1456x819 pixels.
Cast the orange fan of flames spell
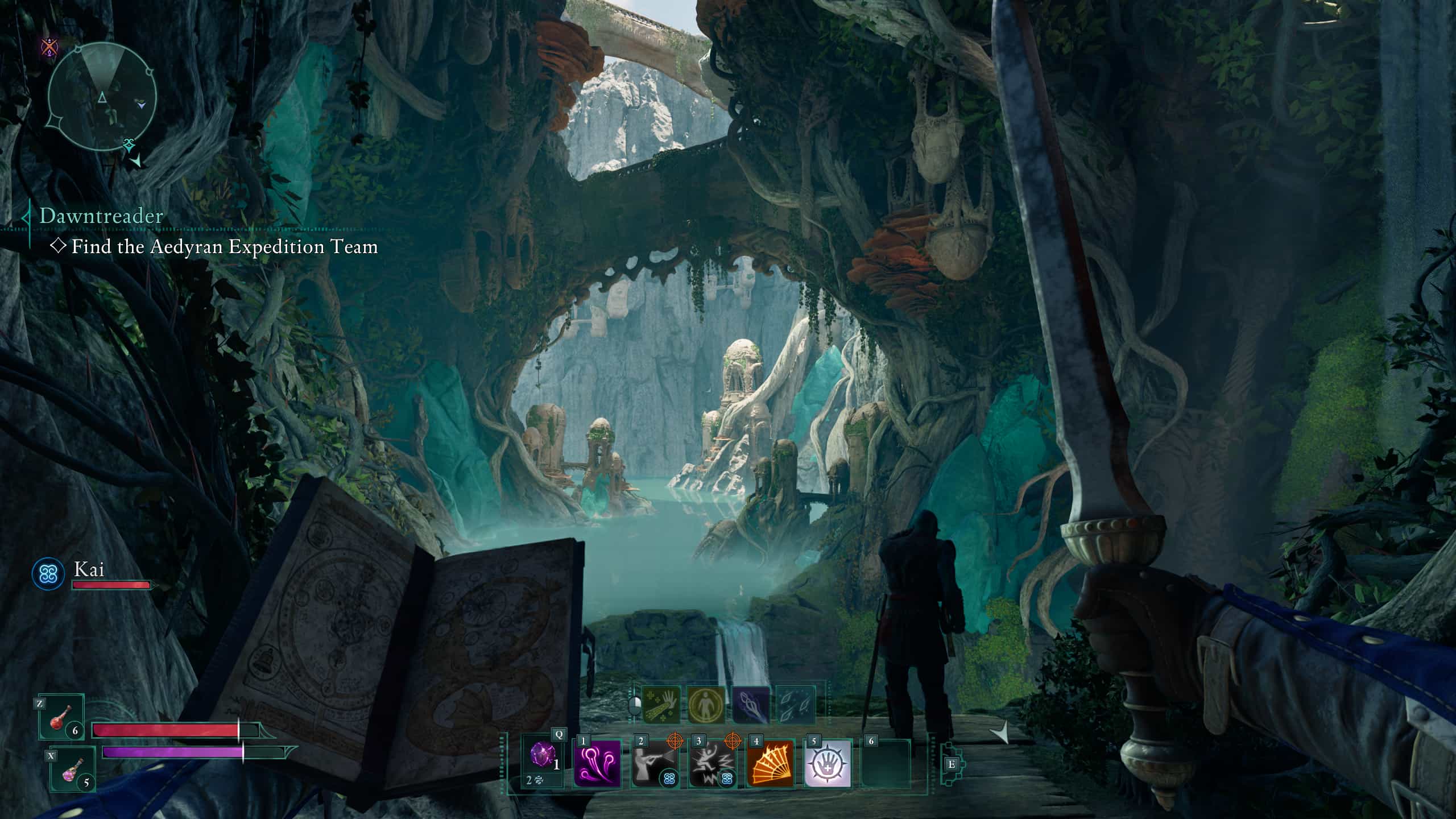(770, 763)
